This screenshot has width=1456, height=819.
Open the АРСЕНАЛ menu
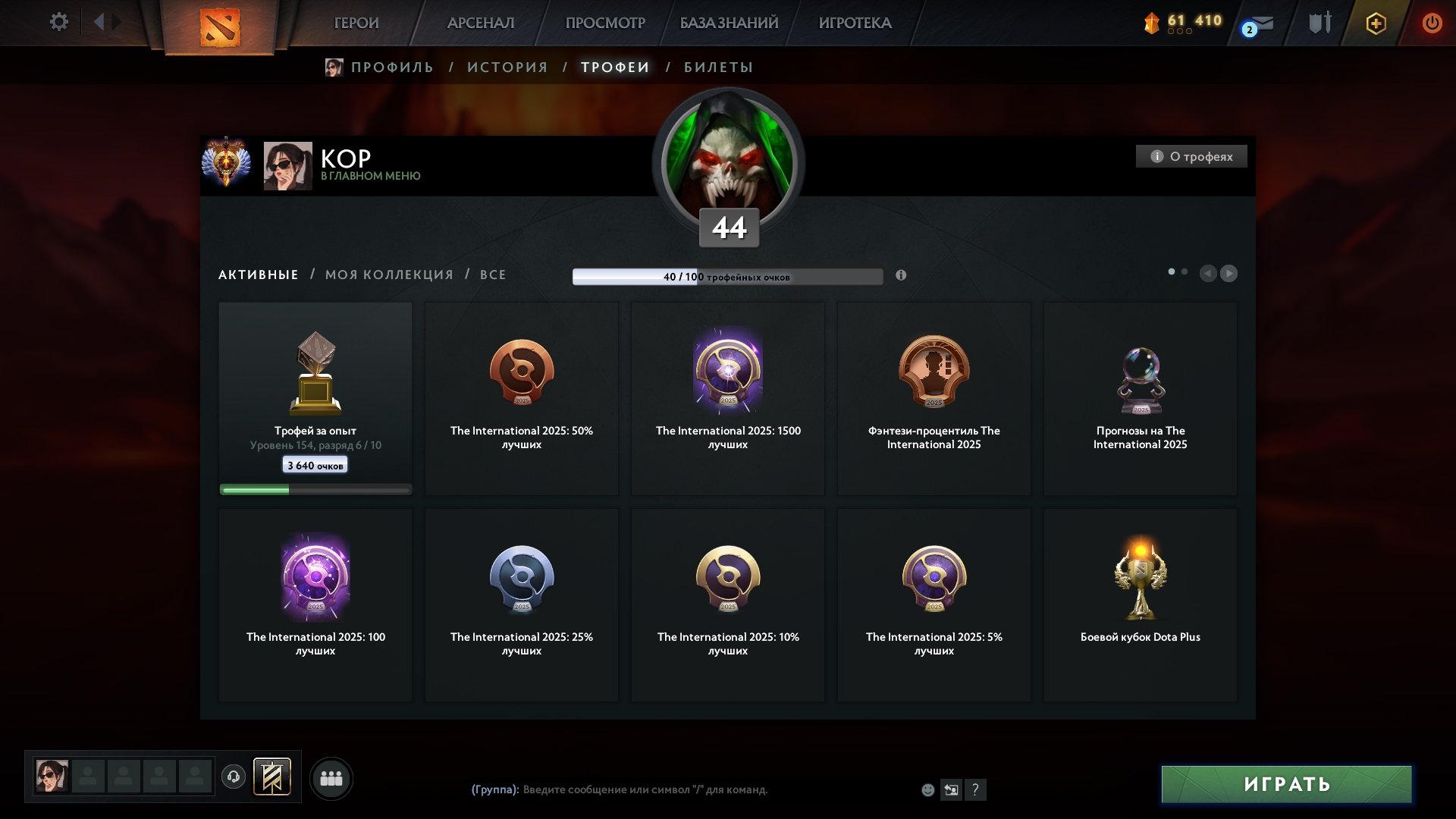click(481, 24)
